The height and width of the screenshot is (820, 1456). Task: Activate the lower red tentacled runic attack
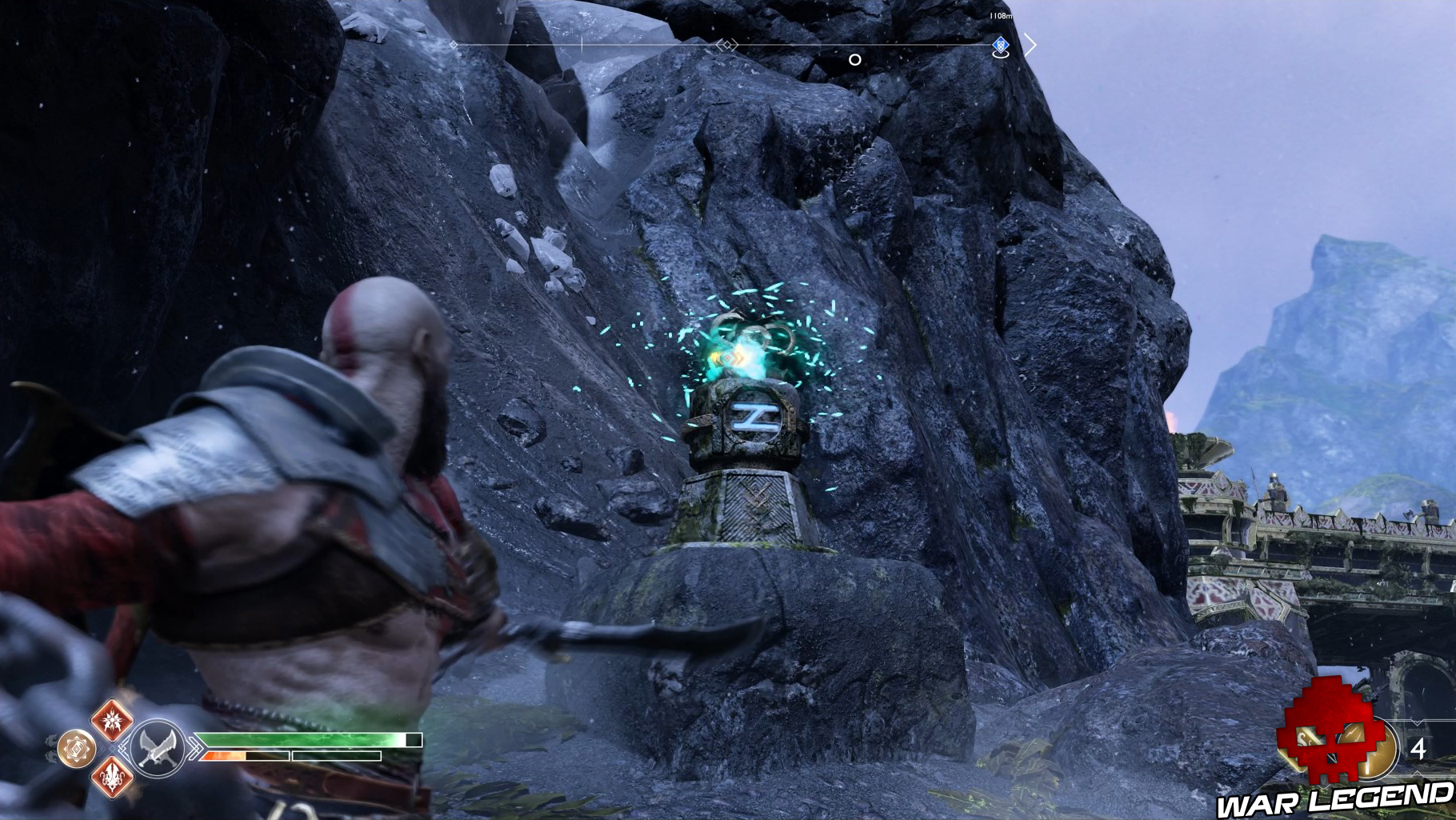tap(112, 776)
